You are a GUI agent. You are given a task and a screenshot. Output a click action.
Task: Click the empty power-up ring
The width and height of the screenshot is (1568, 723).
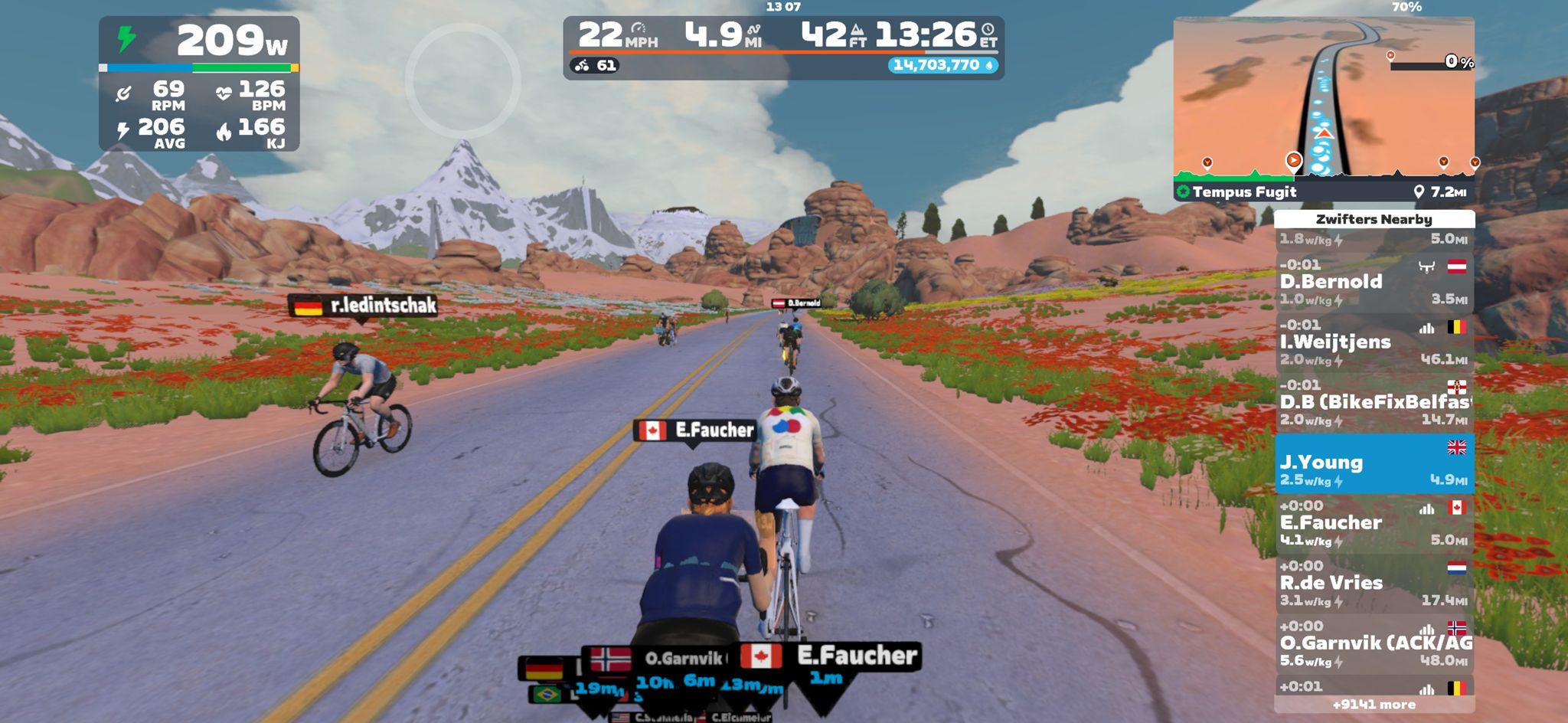[x=462, y=80]
